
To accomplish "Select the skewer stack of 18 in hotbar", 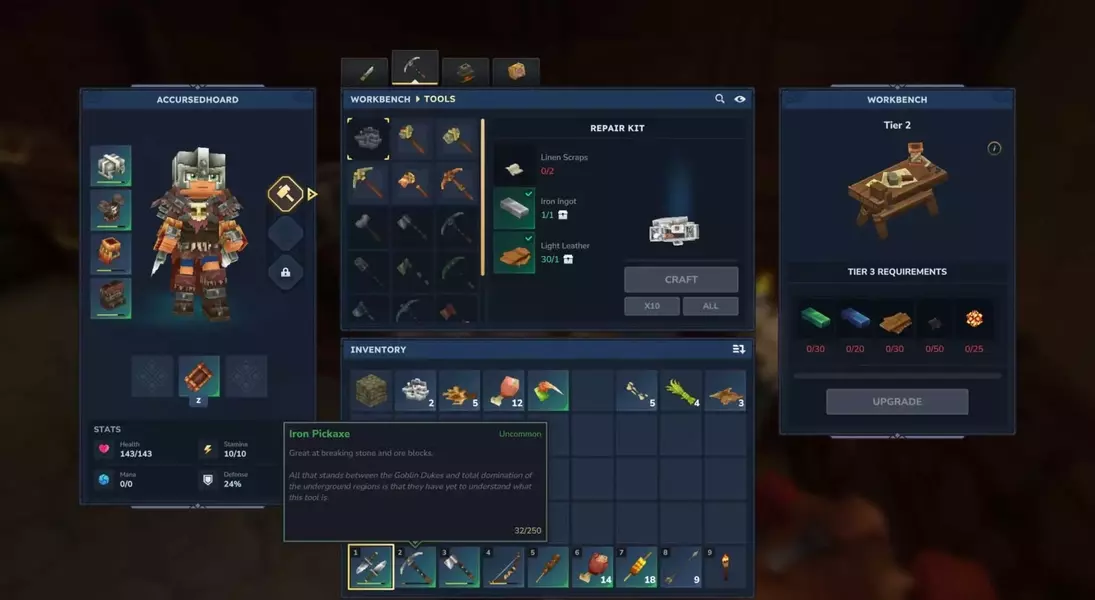I will 637,567.
